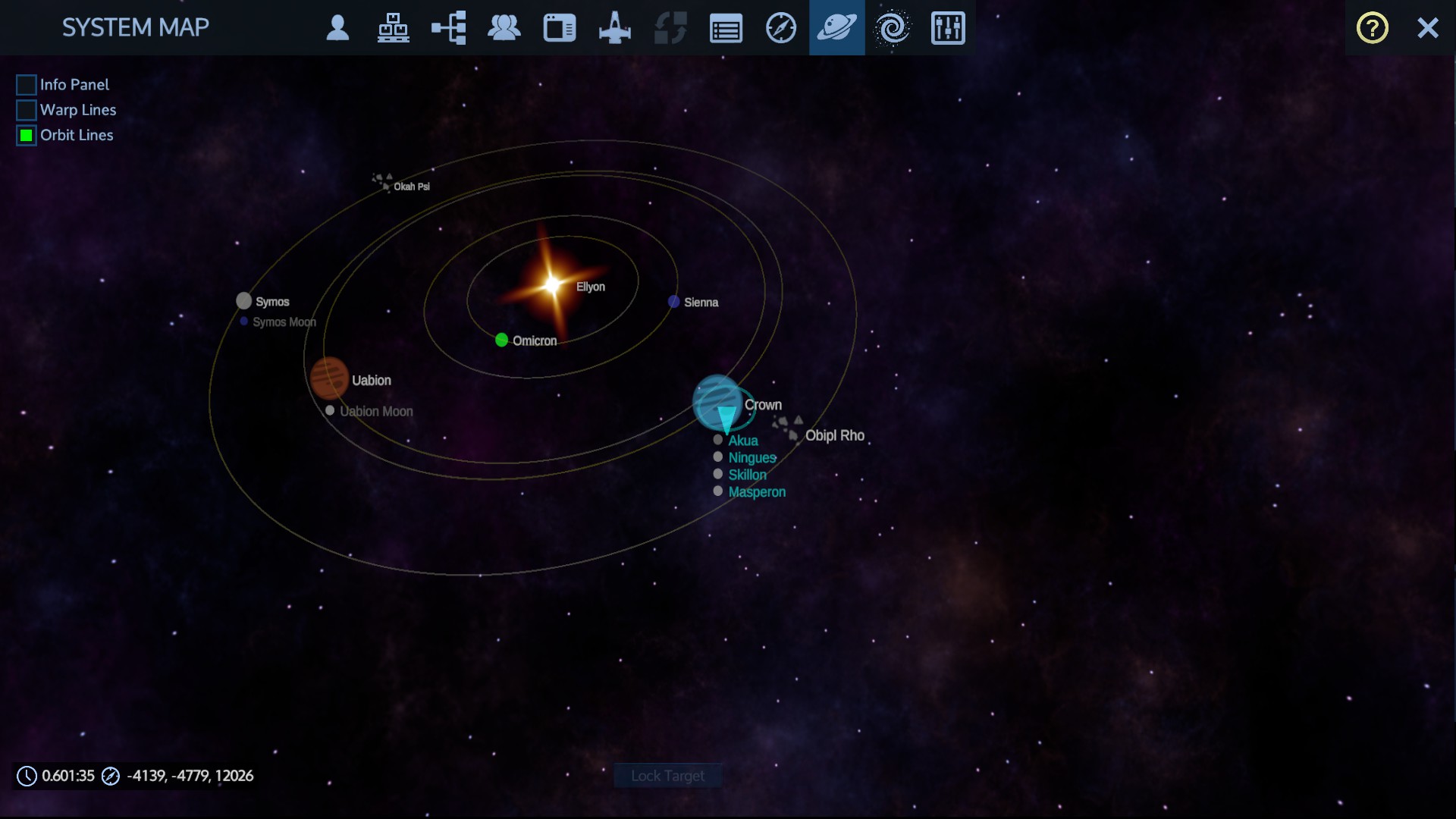Screen dimensions: 1456x819
Task: Select the Omicron planet marker
Action: click(501, 340)
